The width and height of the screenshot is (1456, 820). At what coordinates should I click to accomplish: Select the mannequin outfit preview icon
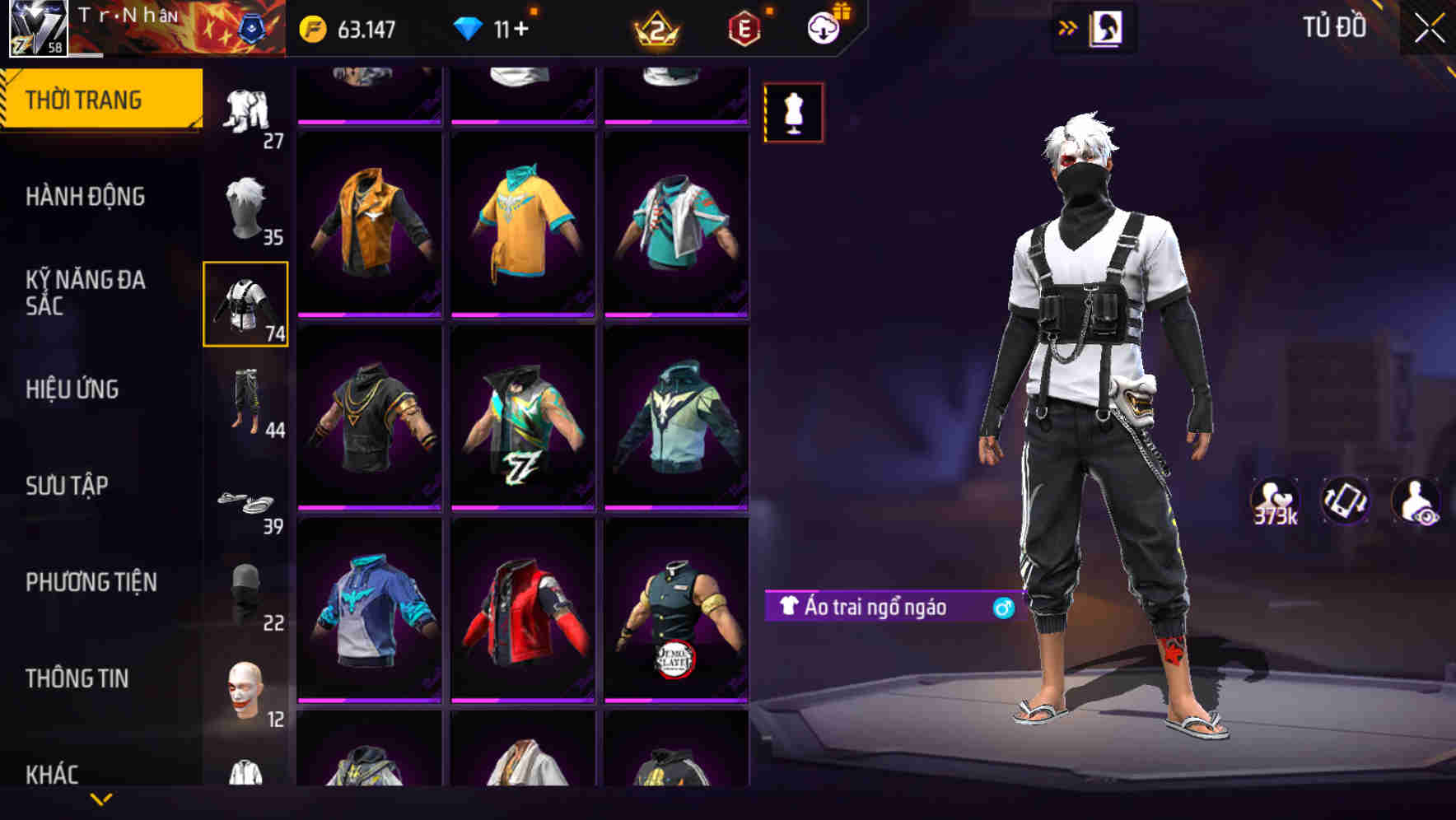791,113
